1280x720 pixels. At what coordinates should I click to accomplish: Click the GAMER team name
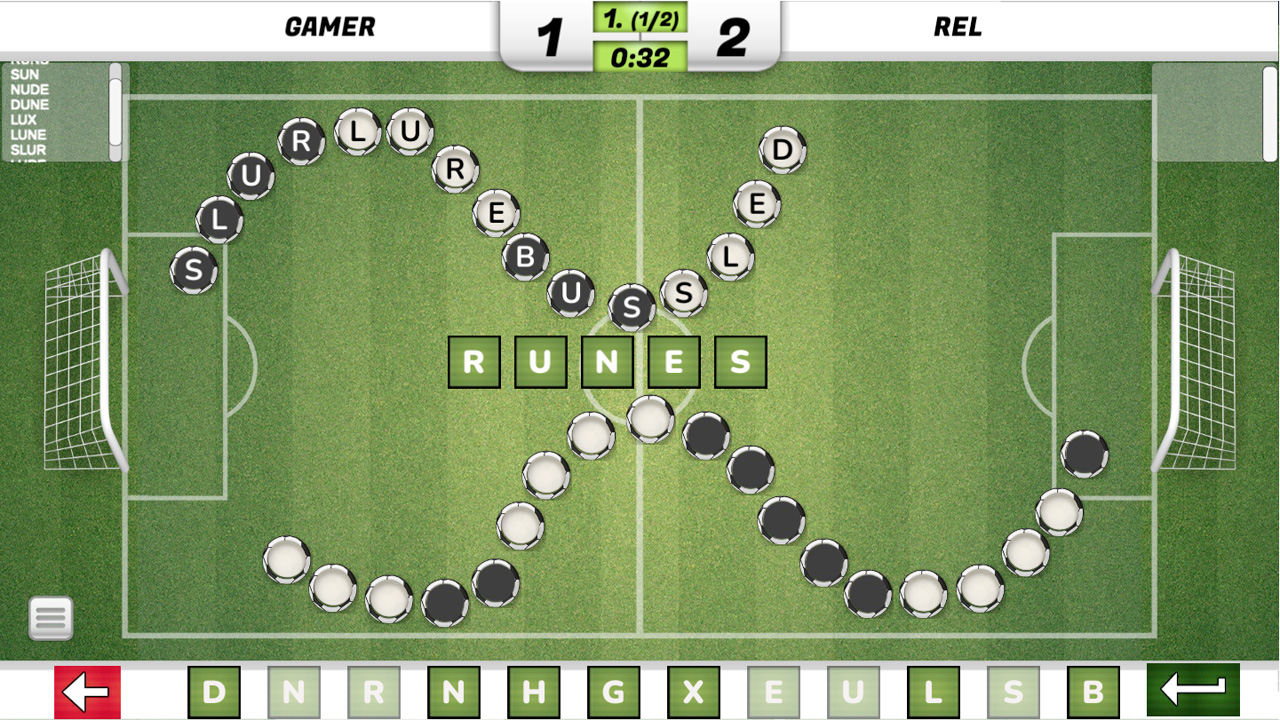[331, 26]
